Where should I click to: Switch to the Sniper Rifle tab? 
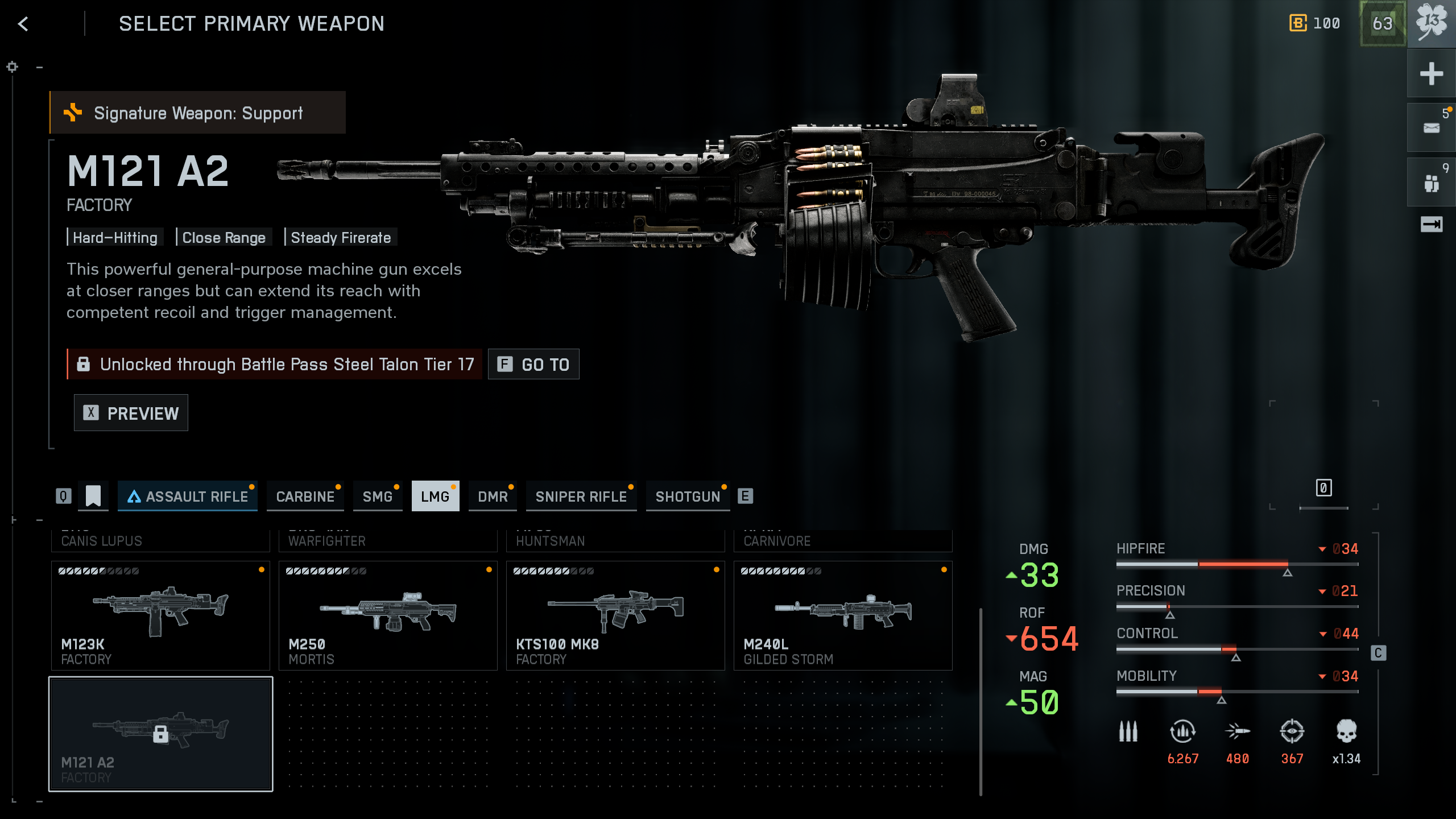tap(581, 496)
